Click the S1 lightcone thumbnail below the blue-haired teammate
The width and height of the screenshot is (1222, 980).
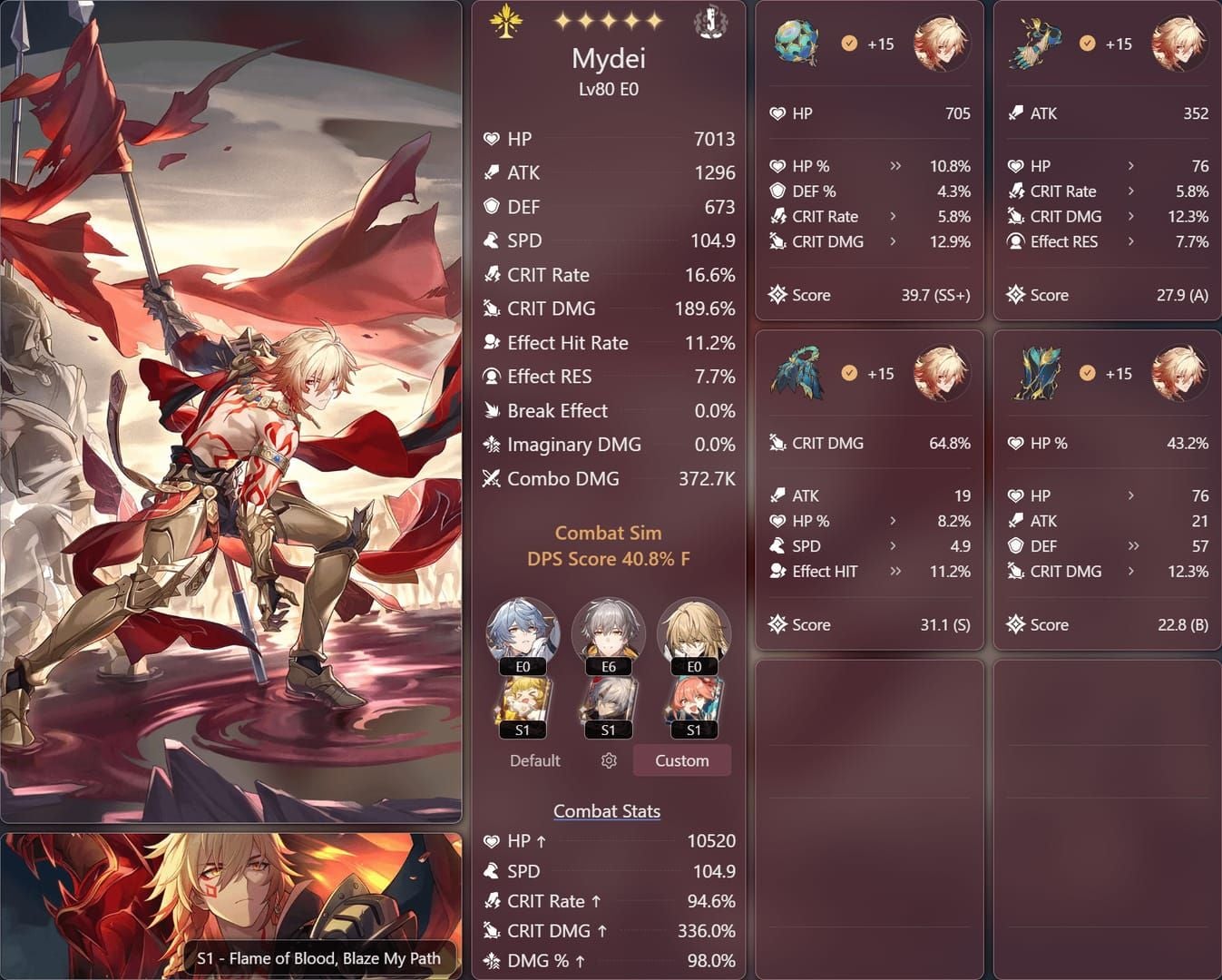click(523, 705)
